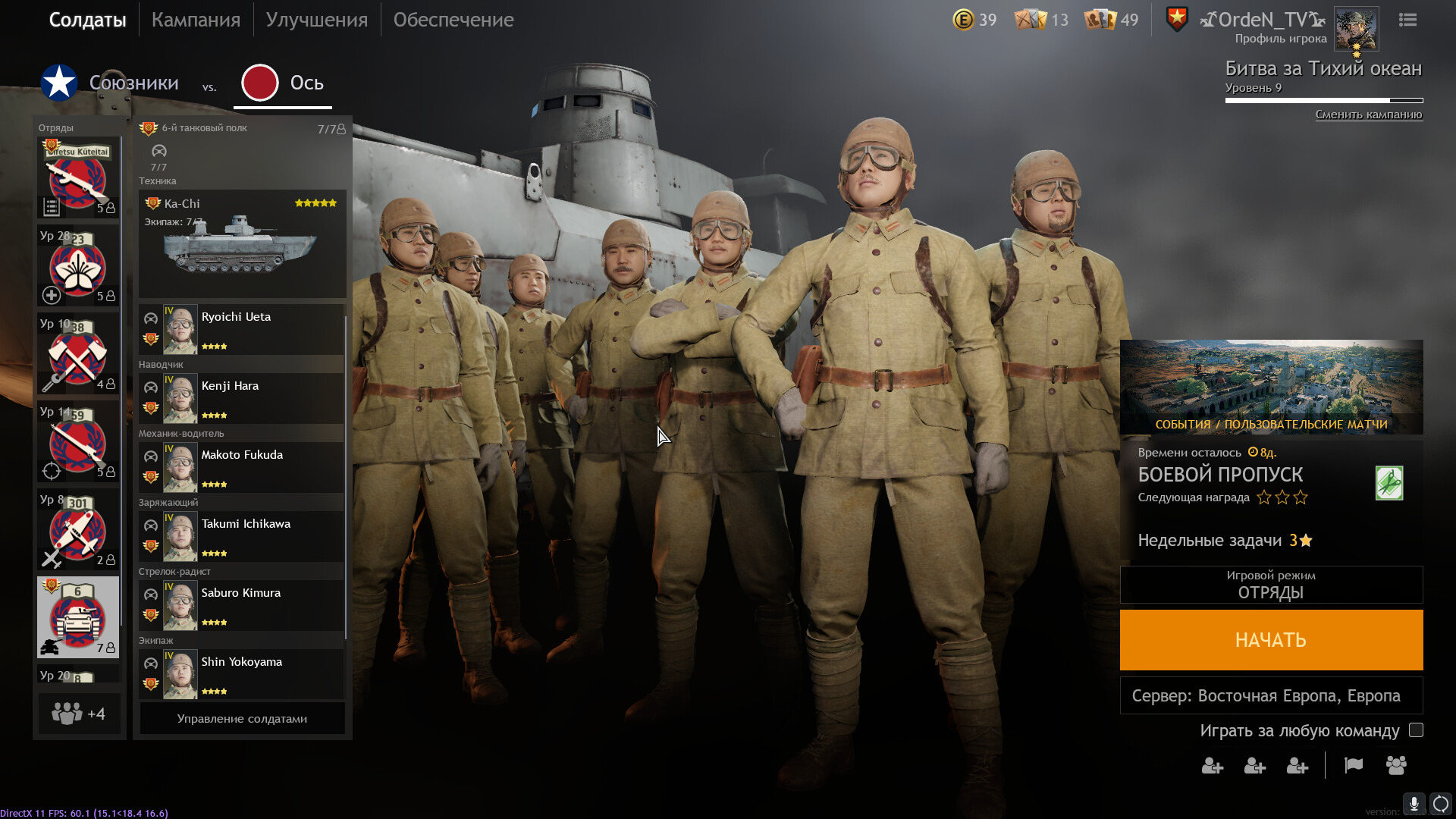The width and height of the screenshot is (1456, 819).
Task: Click the 'Сменить кампанию' link
Action: pos(1370,115)
